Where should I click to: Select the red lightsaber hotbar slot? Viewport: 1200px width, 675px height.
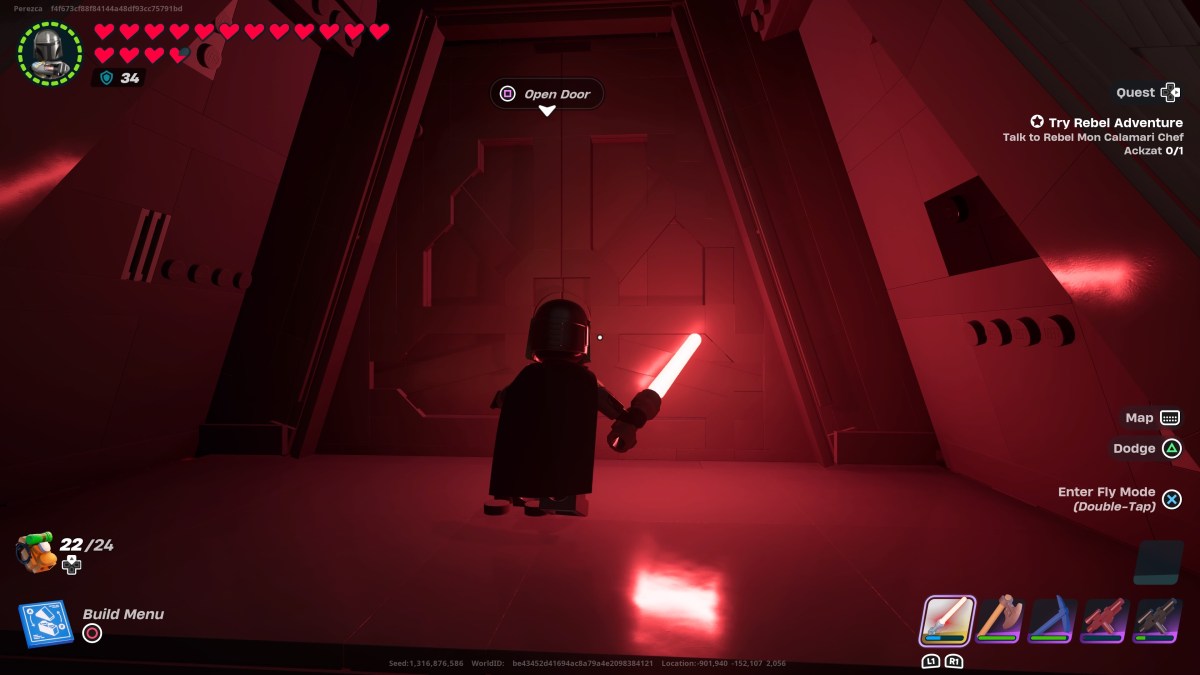[946, 620]
